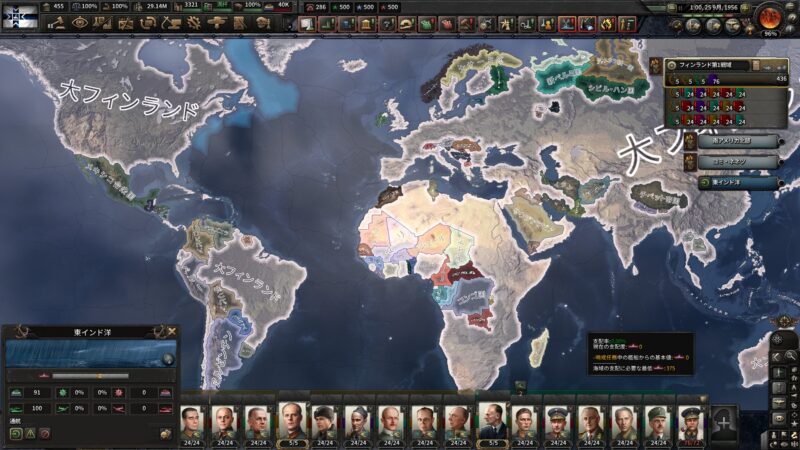The image size is (800, 450).
Task: Click the plus button to add army
Action: tap(724, 419)
